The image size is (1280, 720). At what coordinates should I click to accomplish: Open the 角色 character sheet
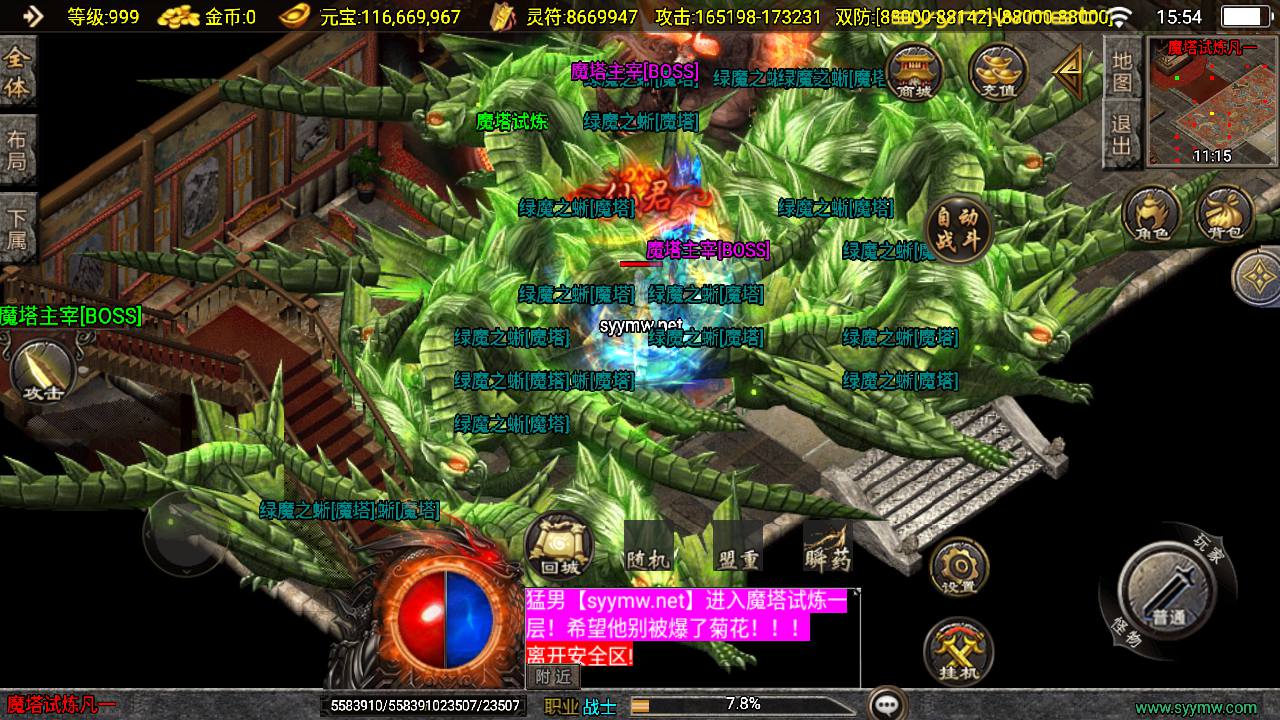click(1151, 215)
